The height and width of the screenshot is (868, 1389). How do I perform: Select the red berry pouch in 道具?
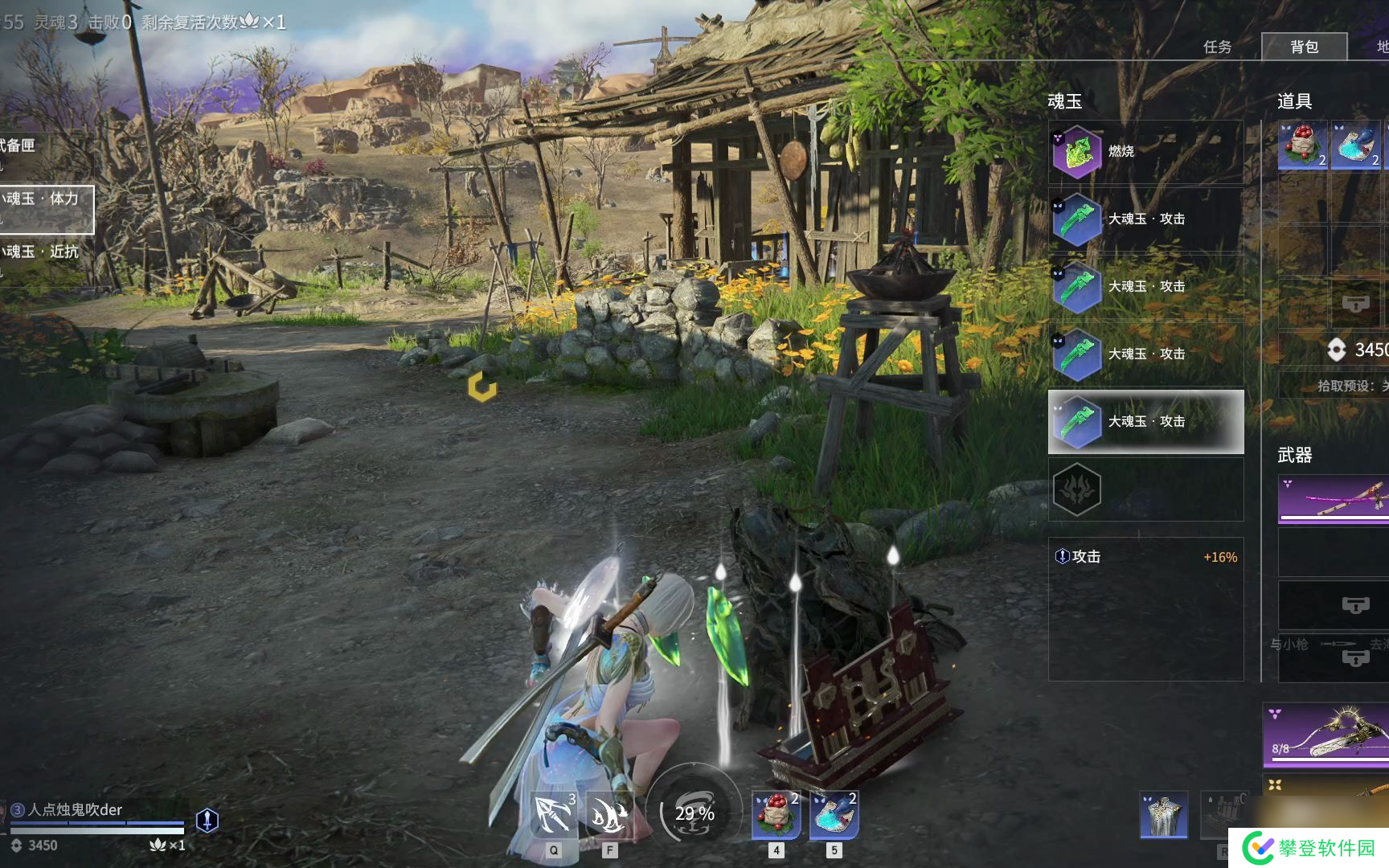tap(1302, 145)
